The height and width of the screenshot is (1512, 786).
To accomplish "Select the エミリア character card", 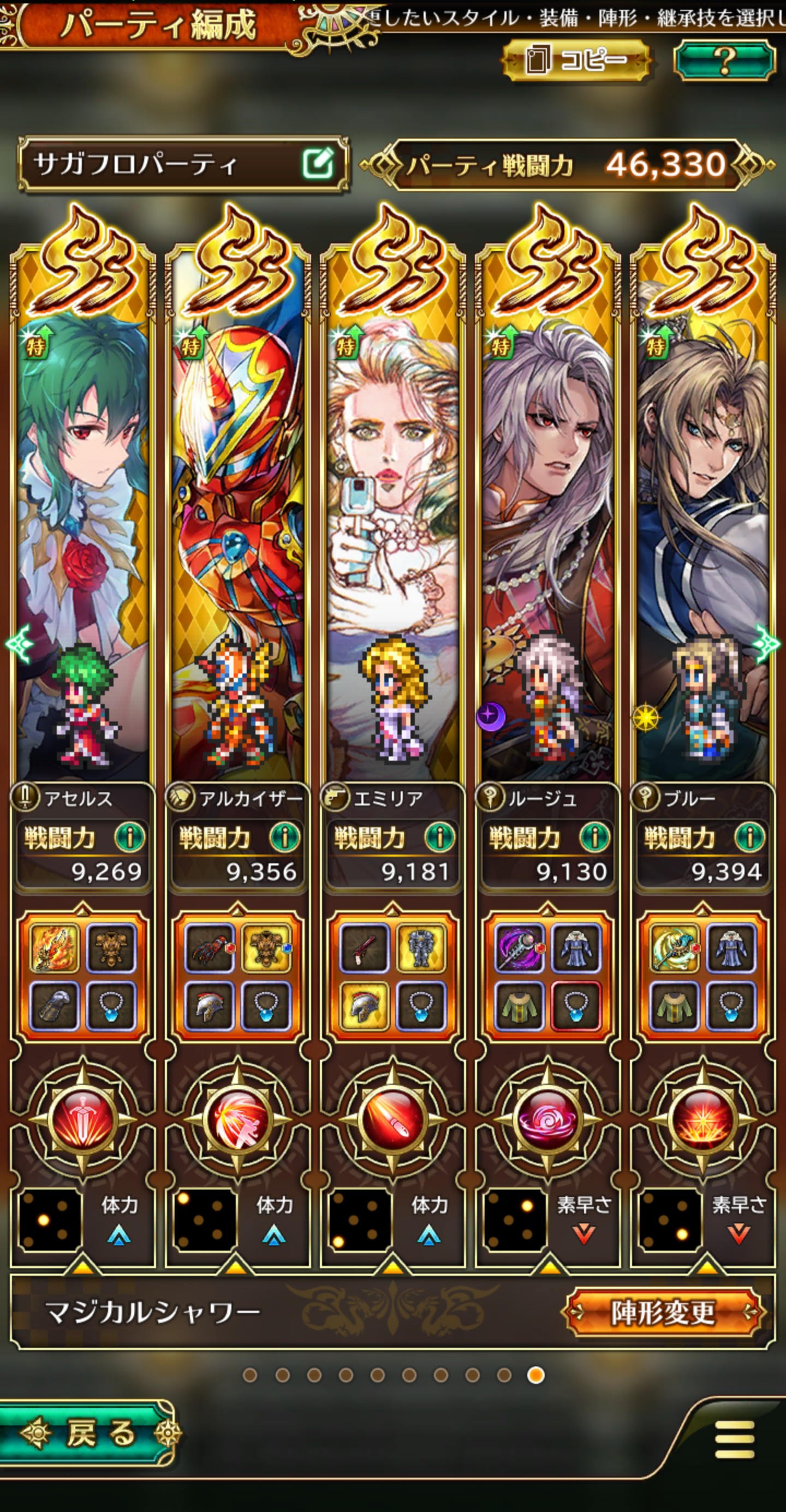I will pyautogui.click(x=392, y=546).
